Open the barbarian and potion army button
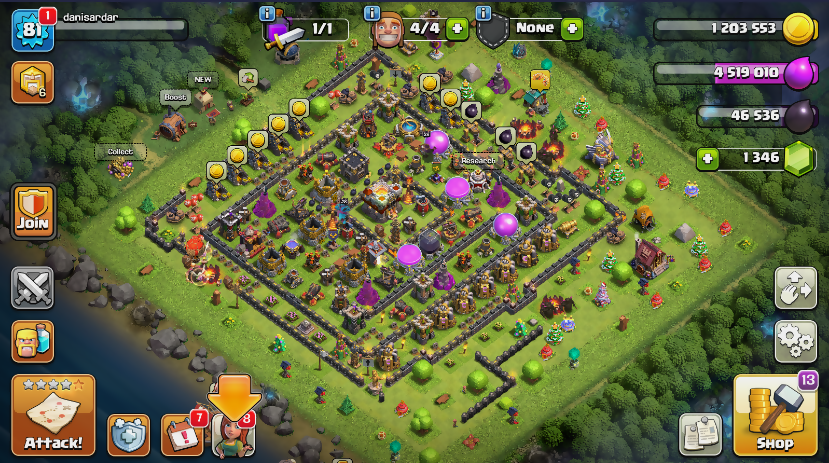 tap(32, 341)
